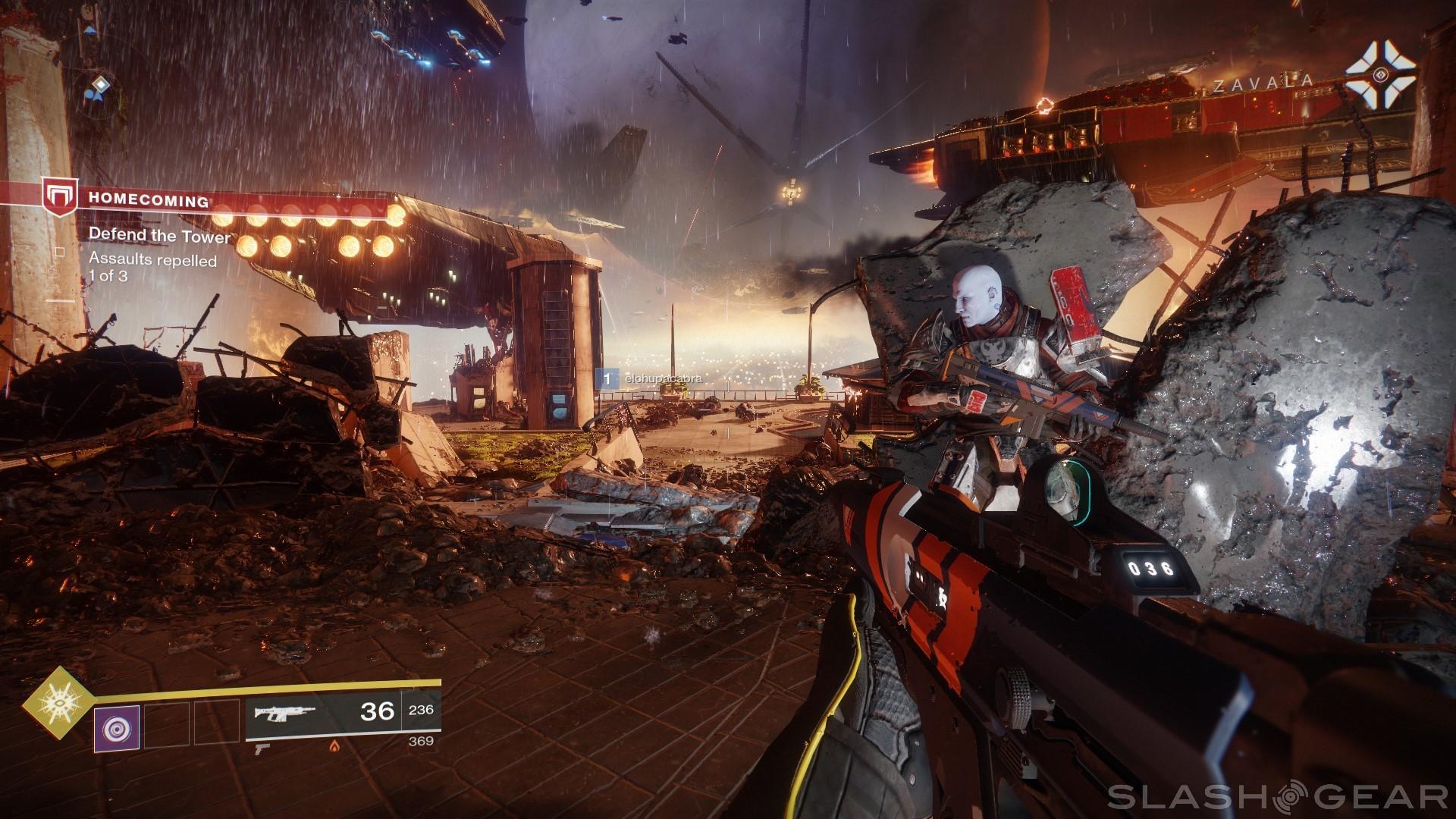Click the SlashGear watermark logo

(x=1282, y=795)
